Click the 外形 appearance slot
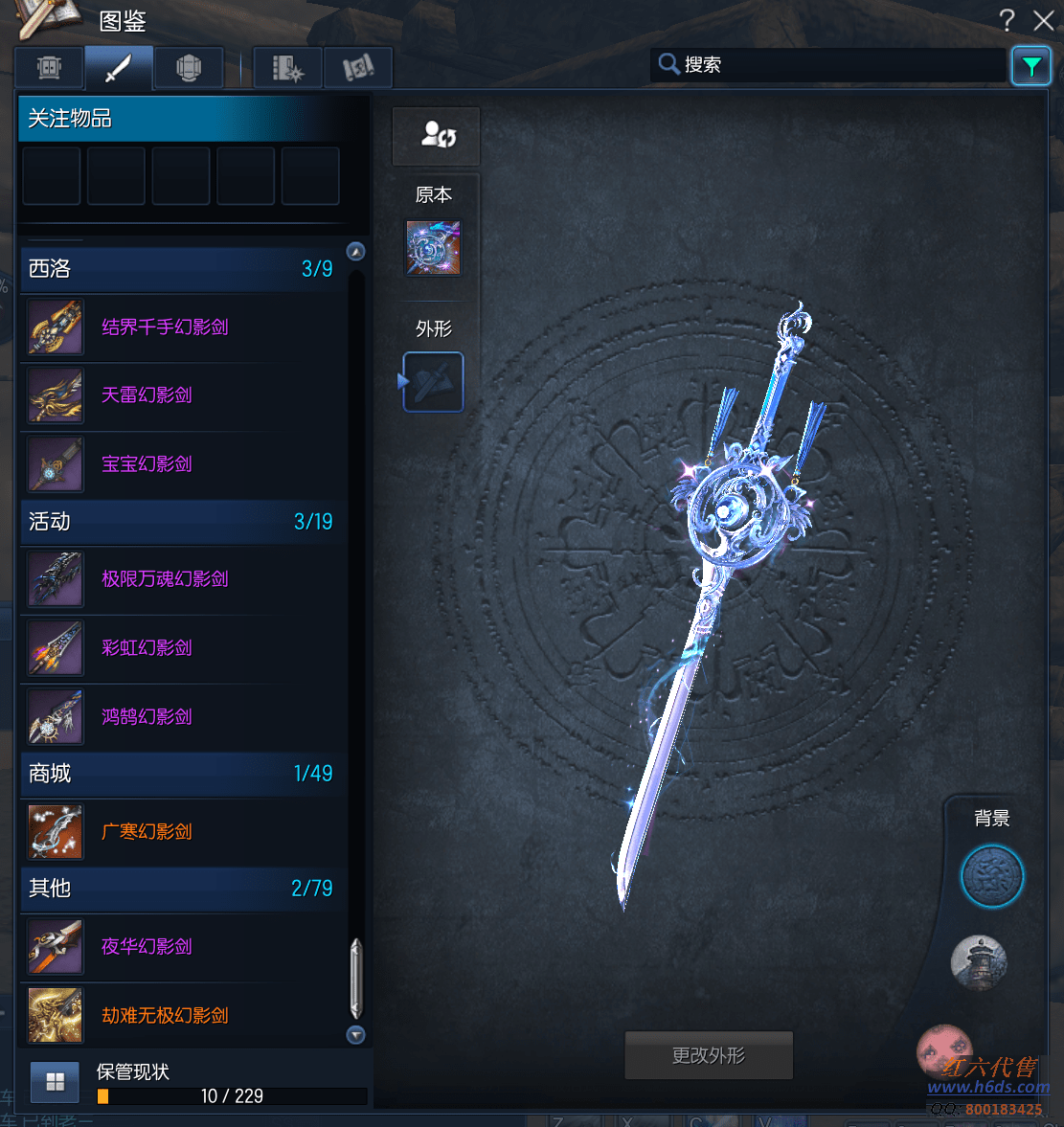1064x1127 pixels. (433, 382)
